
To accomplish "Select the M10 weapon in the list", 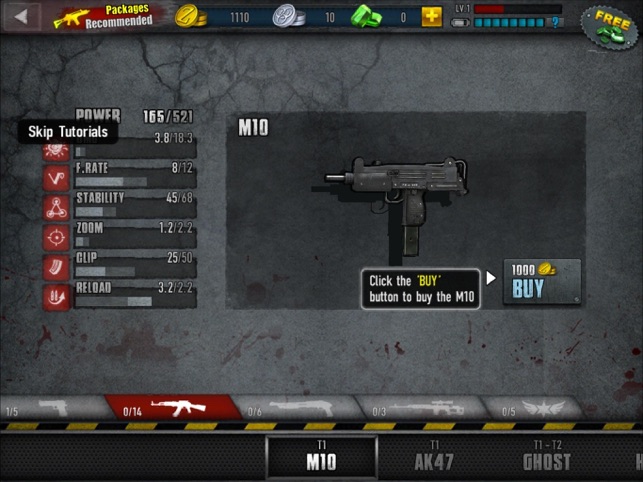I will [x=321, y=458].
